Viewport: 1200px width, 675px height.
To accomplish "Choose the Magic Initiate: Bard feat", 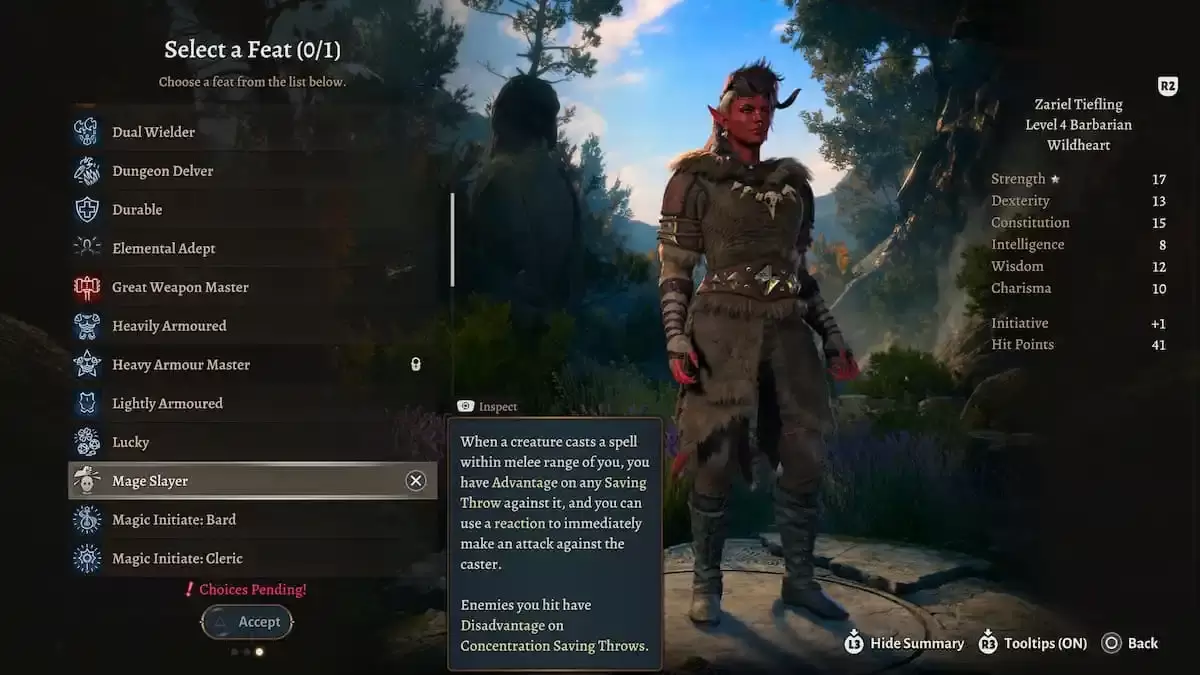I will 174,520.
